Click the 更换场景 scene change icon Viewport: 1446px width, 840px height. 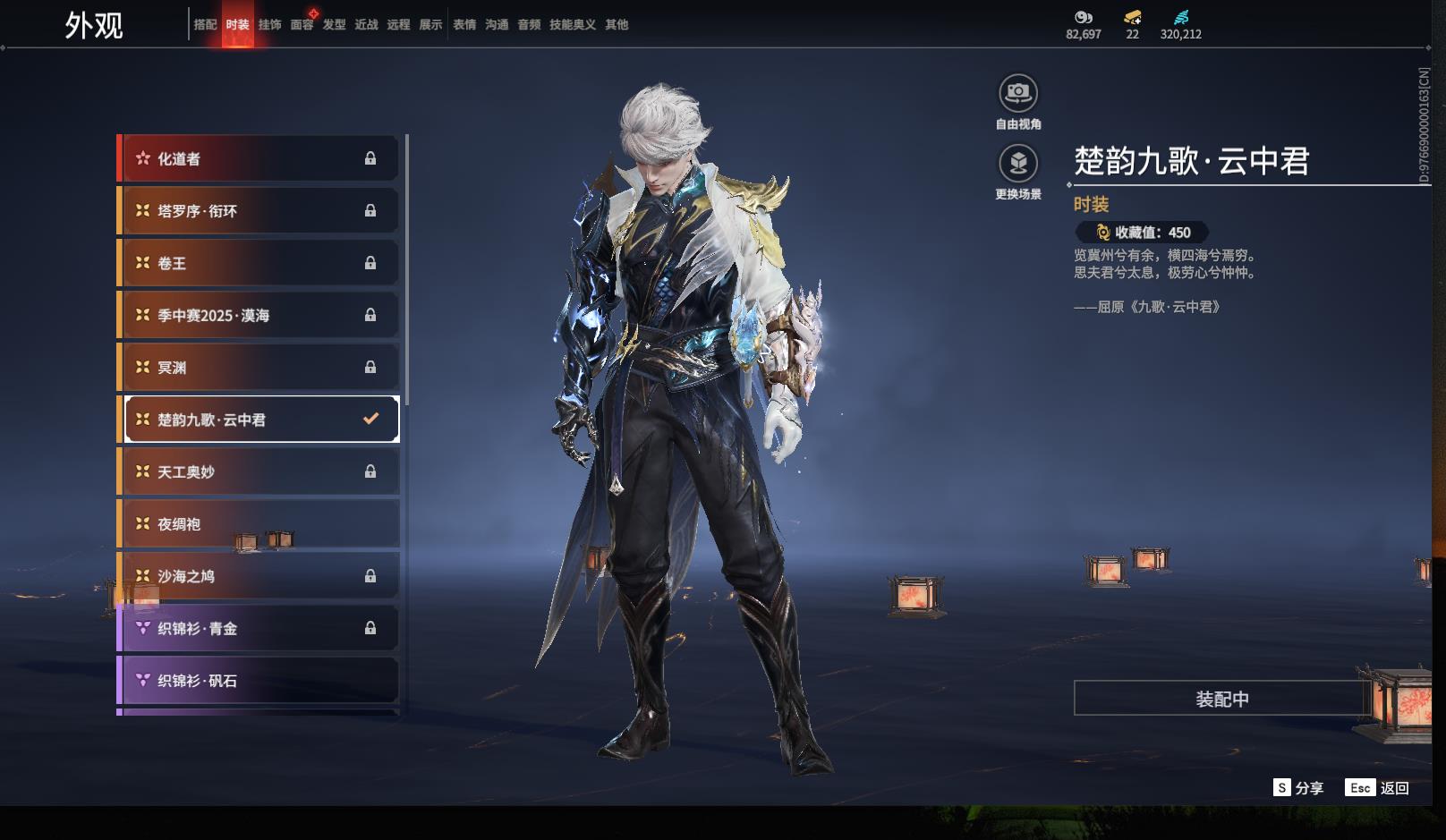tap(1018, 164)
